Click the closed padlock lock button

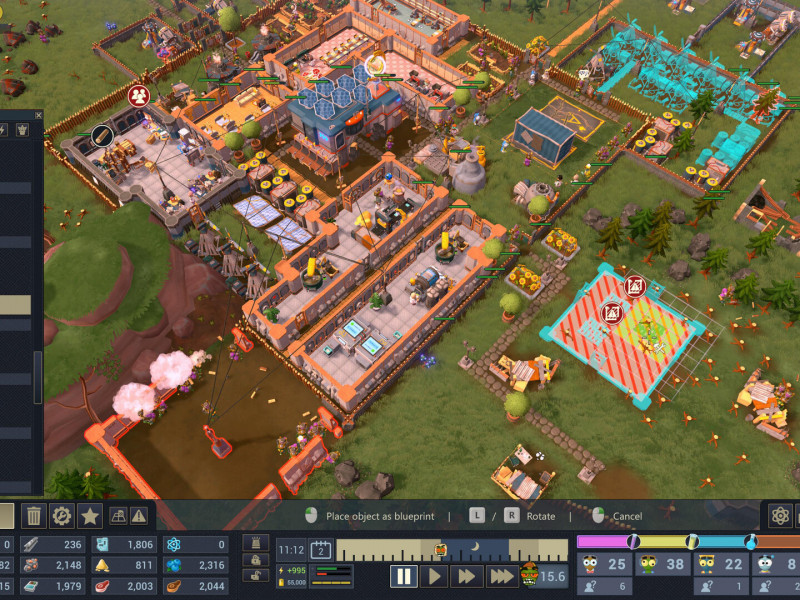click(256, 561)
